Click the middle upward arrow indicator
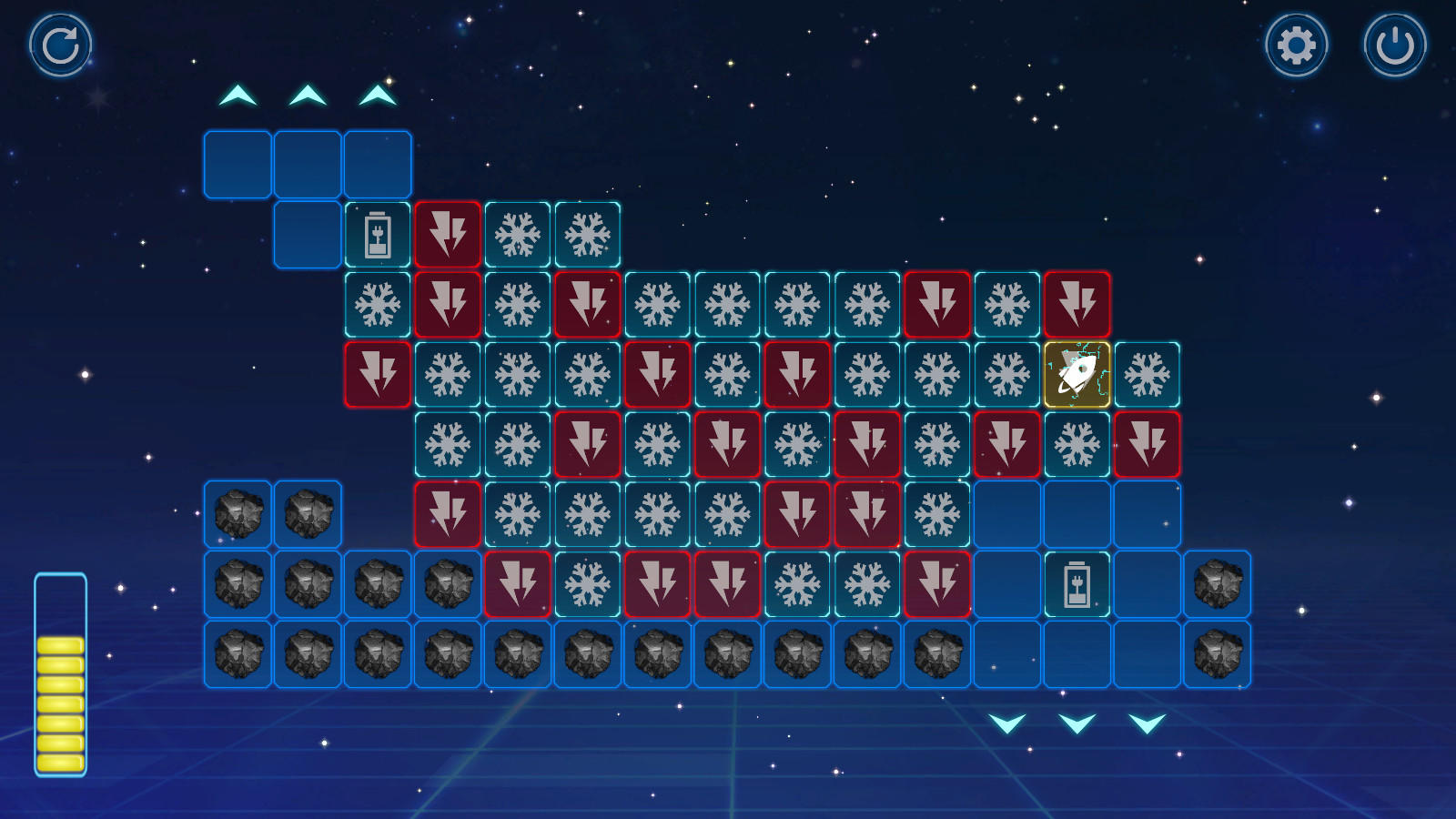 pyautogui.click(x=306, y=94)
